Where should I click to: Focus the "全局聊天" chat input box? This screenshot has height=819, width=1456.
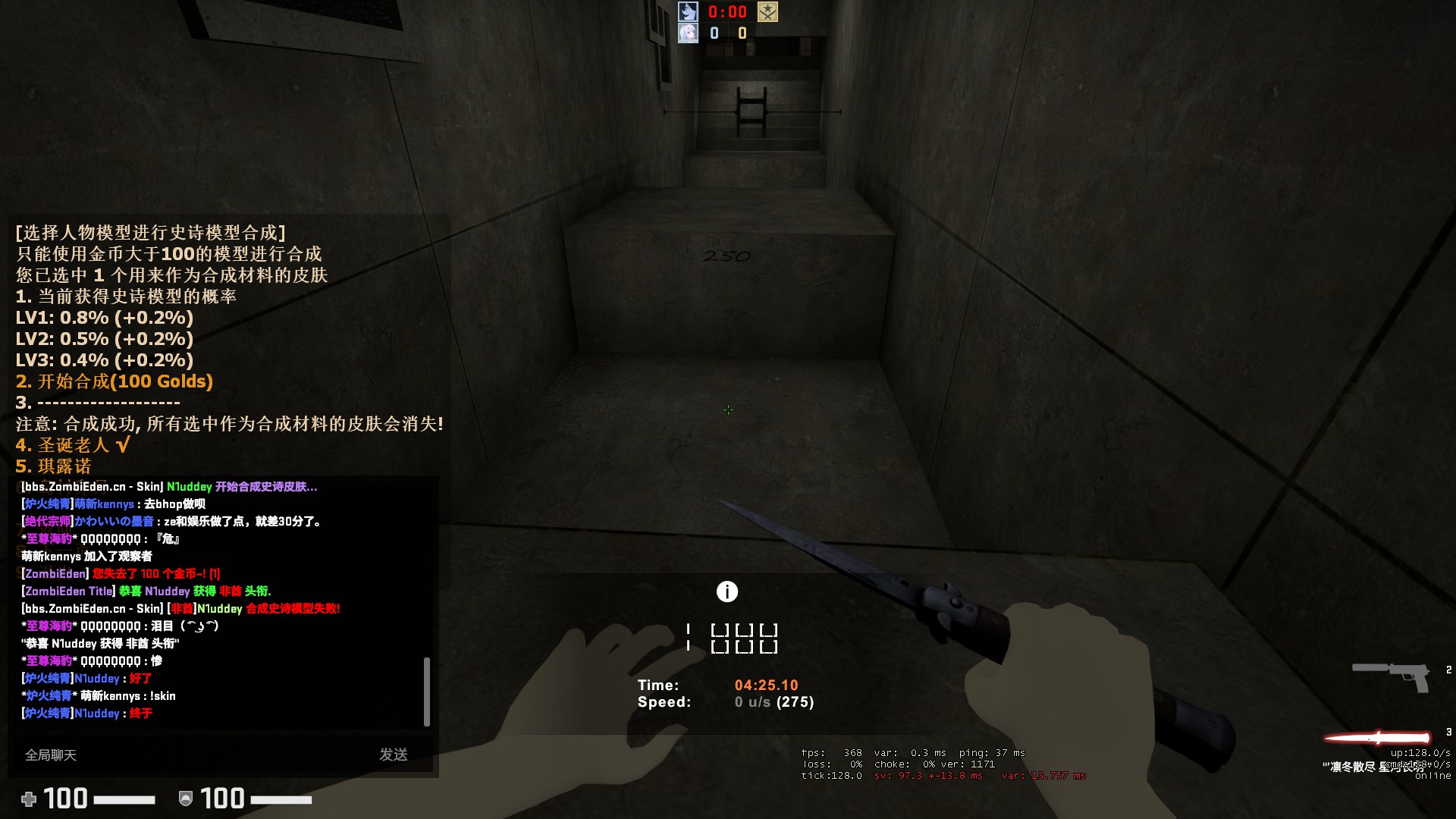pos(190,755)
